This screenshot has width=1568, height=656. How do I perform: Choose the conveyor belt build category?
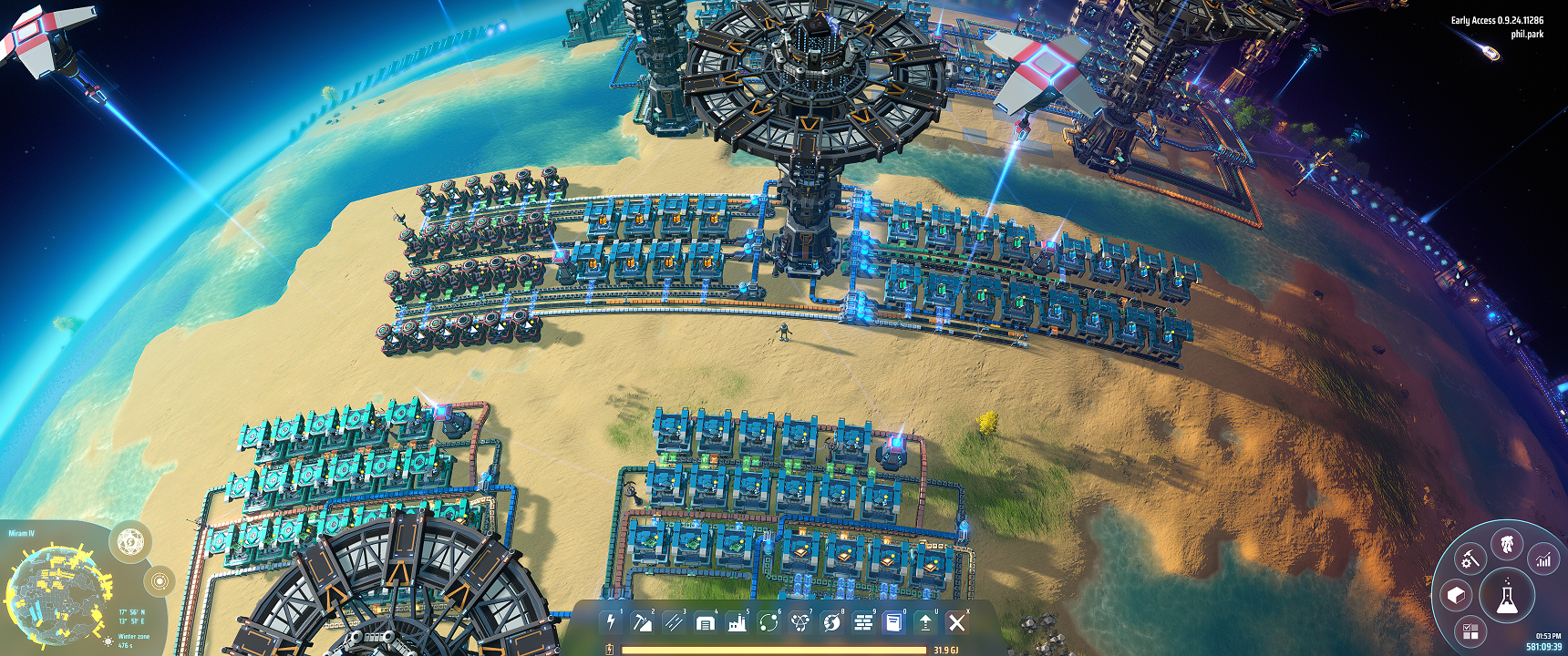(x=674, y=622)
